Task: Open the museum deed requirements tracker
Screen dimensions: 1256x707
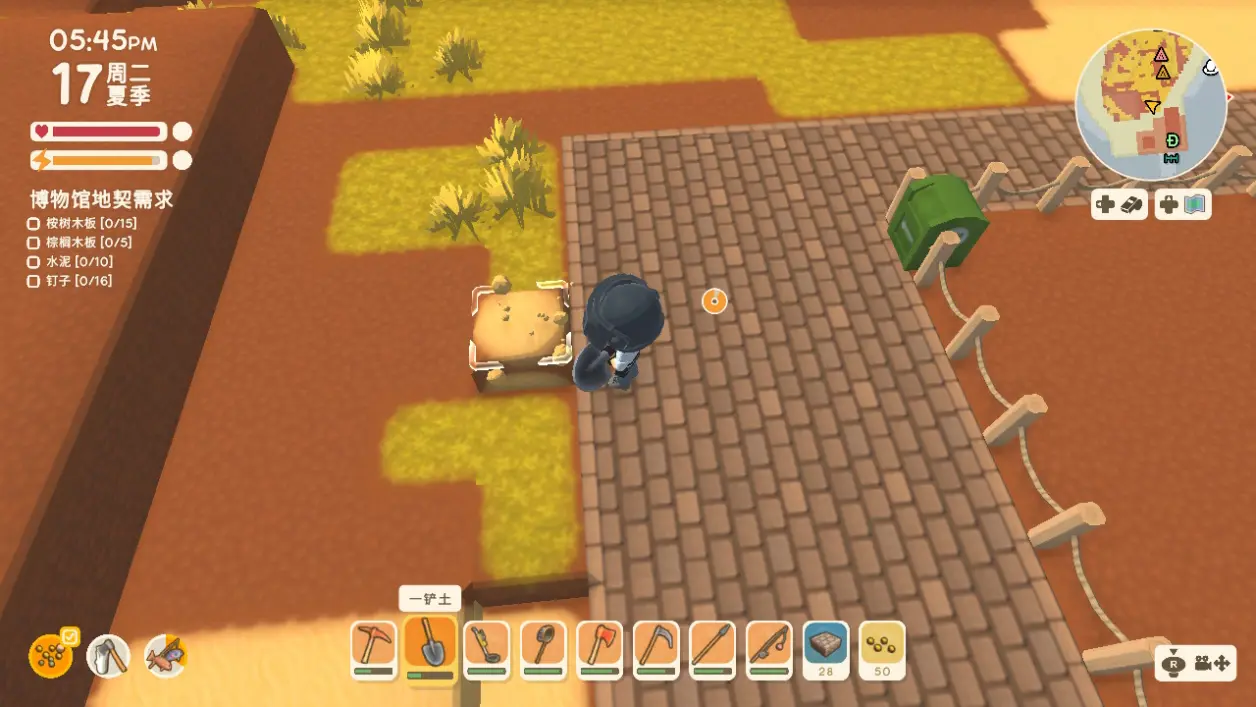Action: point(101,199)
